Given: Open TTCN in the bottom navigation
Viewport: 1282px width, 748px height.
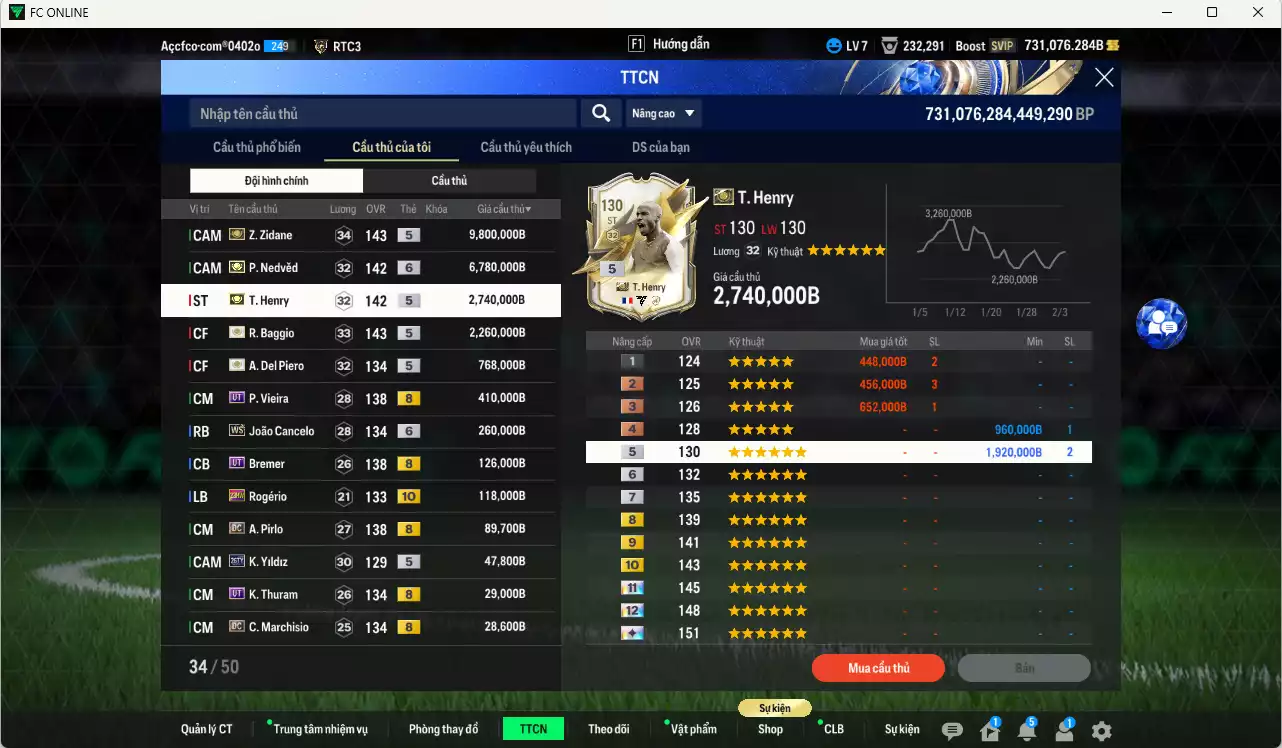Looking at the screenshot, I should (x=533, y=729).
